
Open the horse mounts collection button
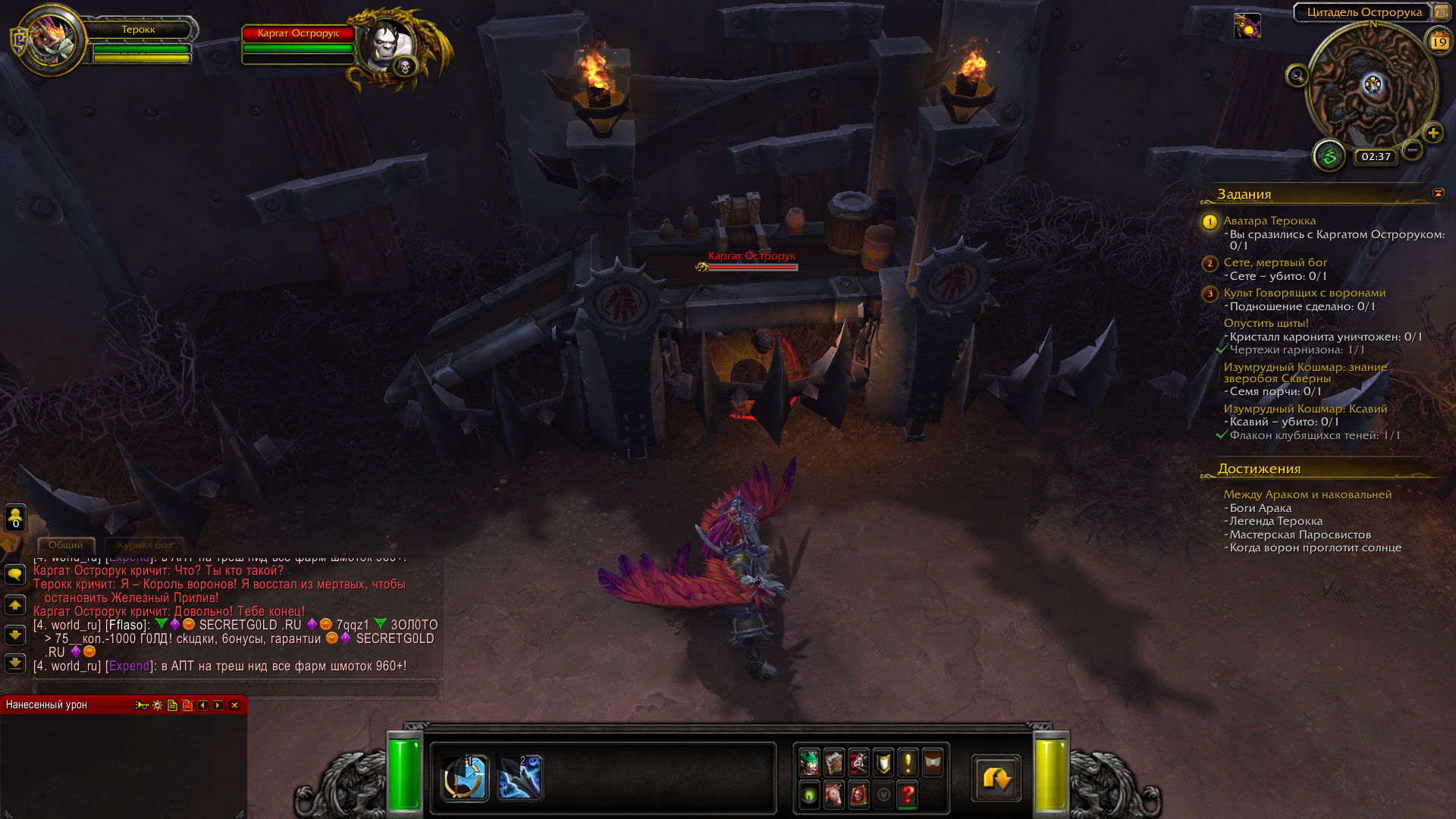(833, 795)
